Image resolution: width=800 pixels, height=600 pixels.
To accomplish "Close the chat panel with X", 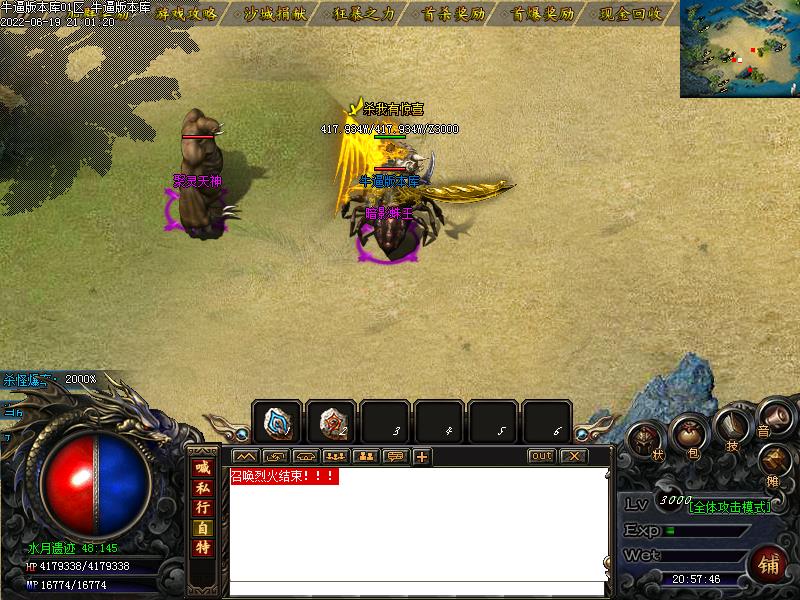I will (573, 456).
